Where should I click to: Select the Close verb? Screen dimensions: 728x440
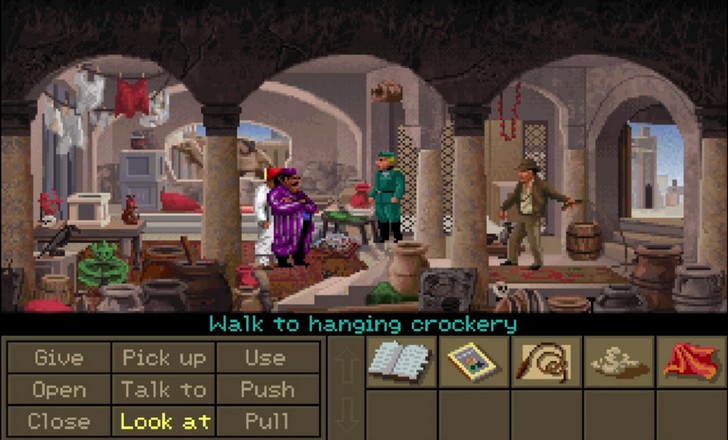click(59, 421)
